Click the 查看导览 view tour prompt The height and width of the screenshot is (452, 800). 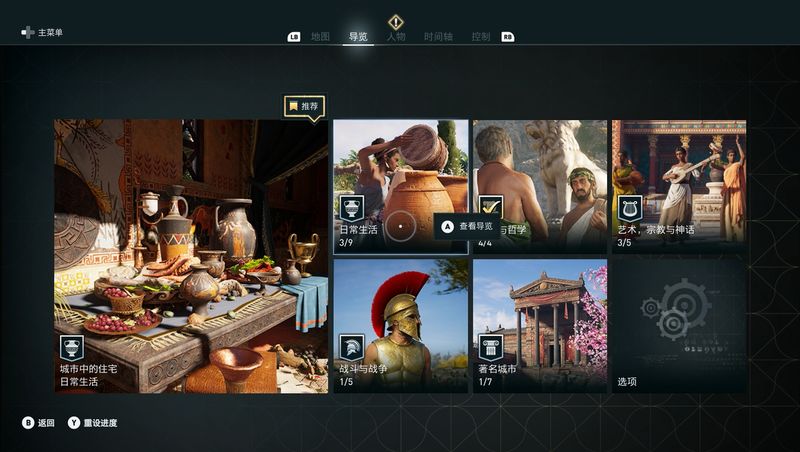click(x=467, y=227)
